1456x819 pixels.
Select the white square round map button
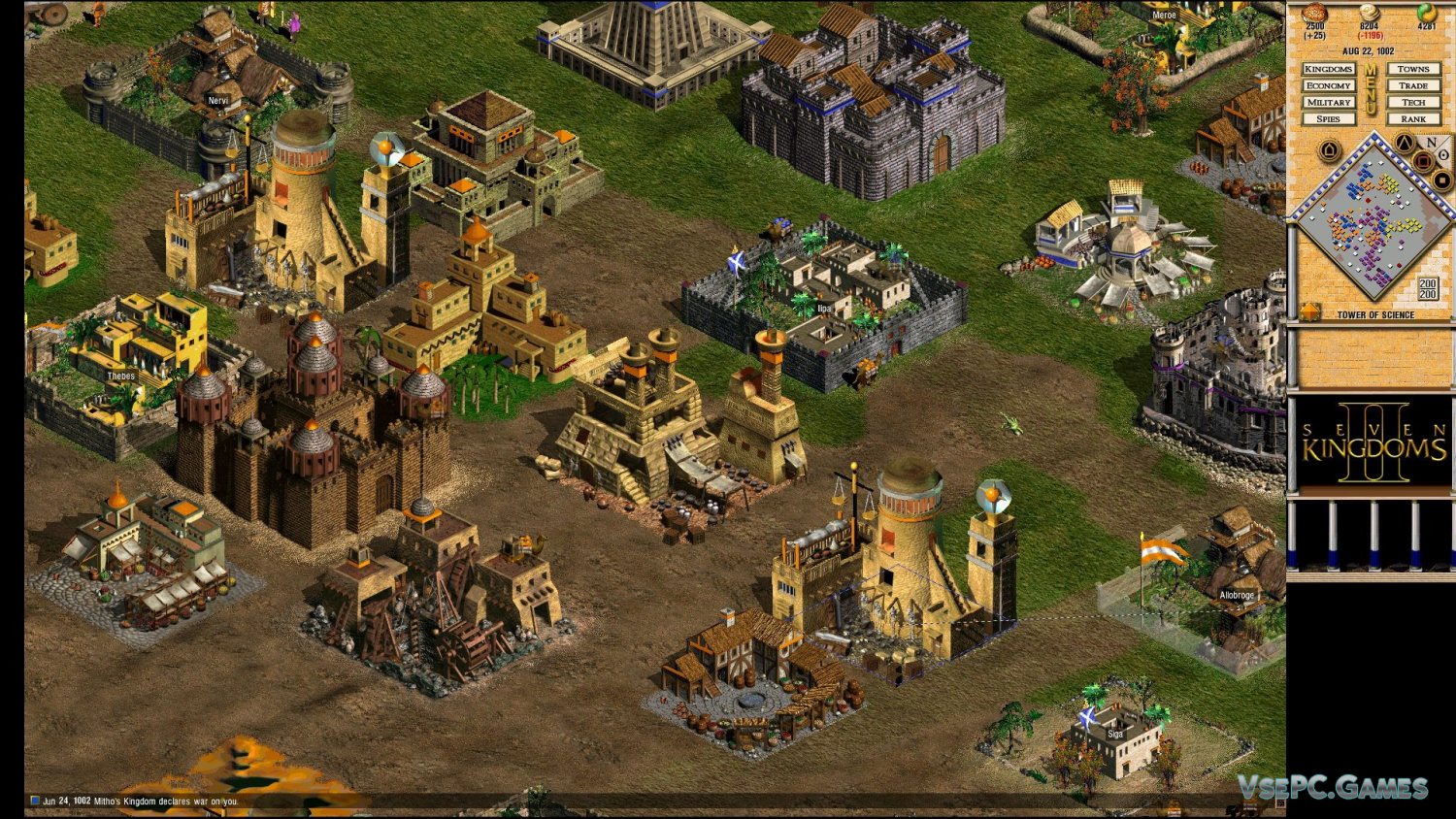click(1441, 180)
